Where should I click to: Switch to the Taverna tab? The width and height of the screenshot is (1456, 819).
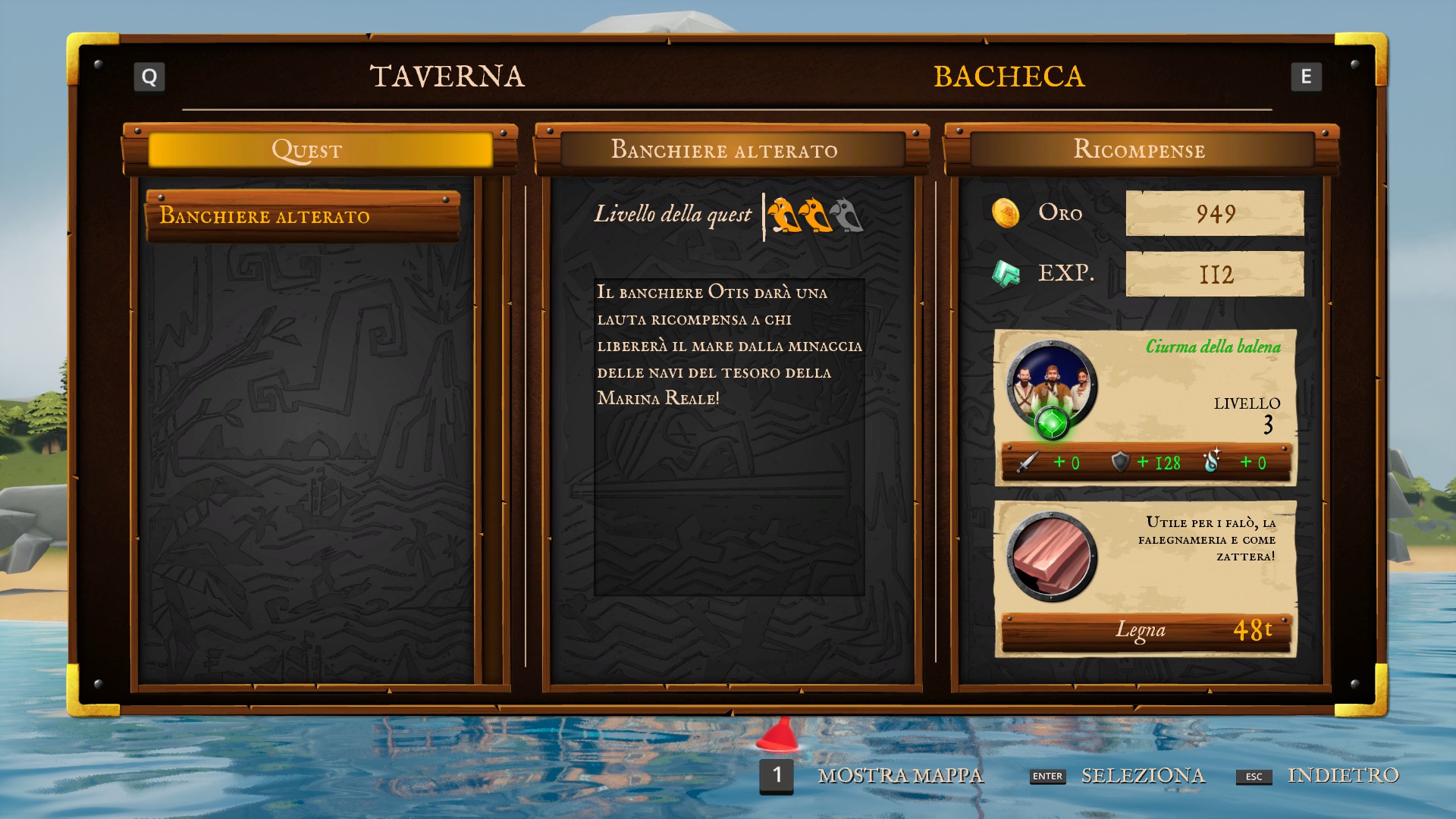[x=447, y=77]
